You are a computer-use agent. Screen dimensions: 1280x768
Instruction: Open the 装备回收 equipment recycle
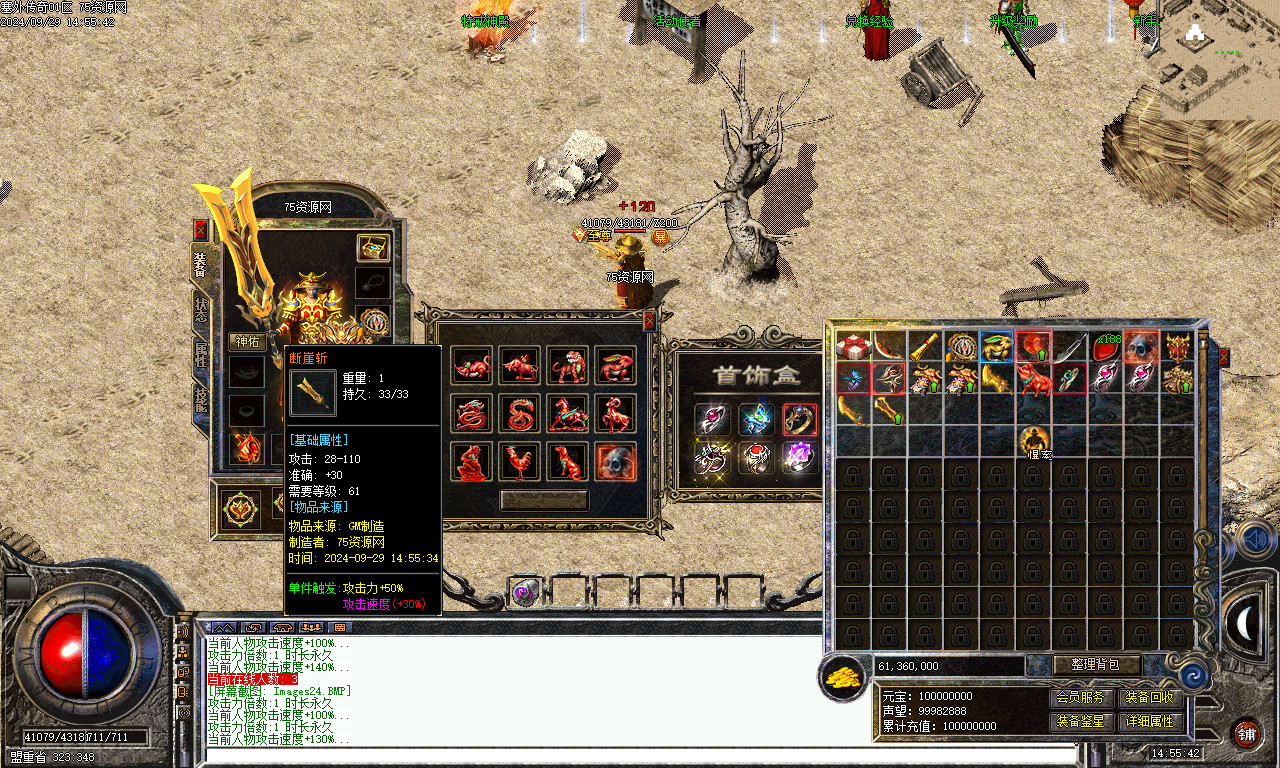[x=1149, y=697]
